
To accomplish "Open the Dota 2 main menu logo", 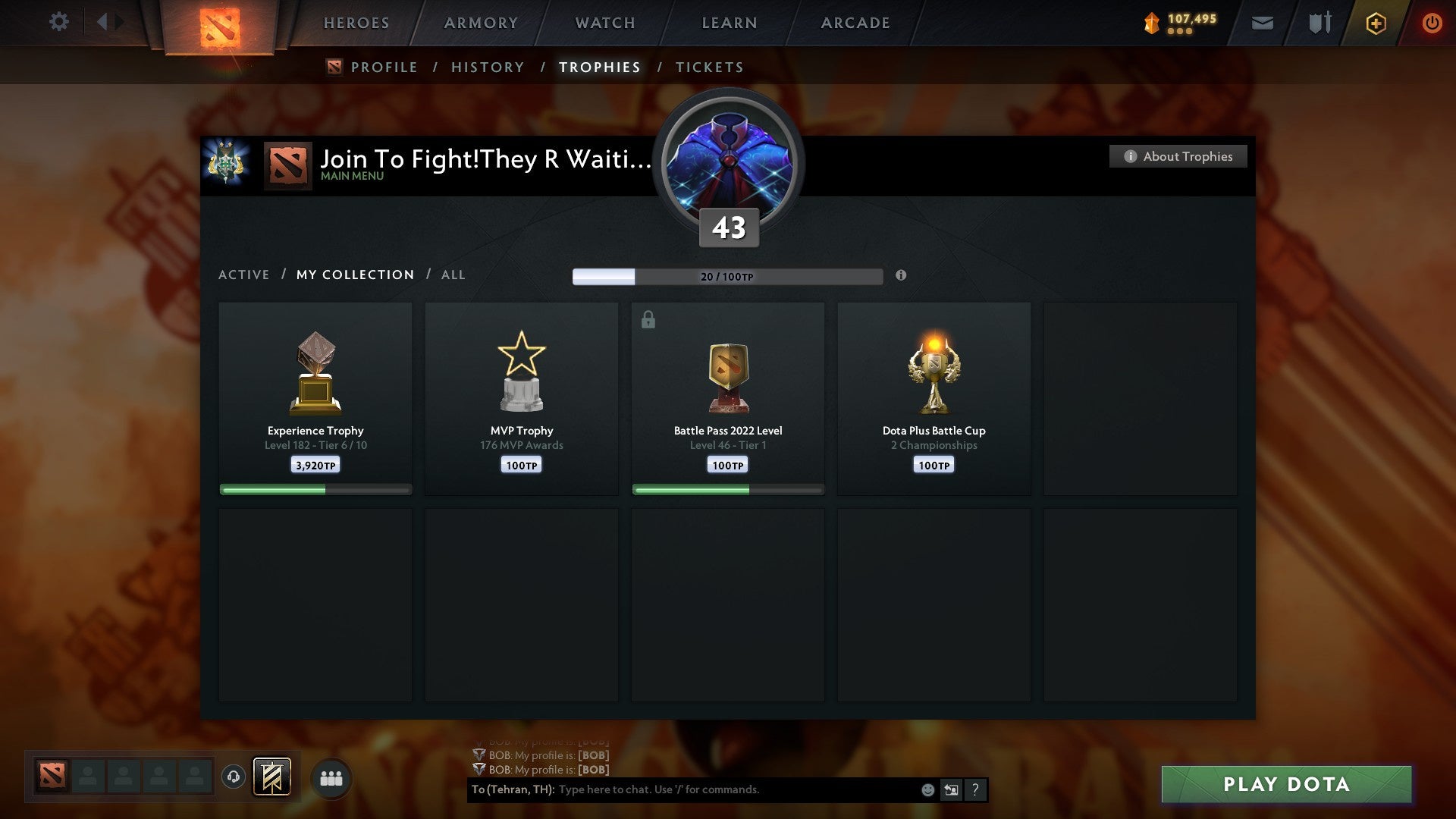I will (221, 27).
